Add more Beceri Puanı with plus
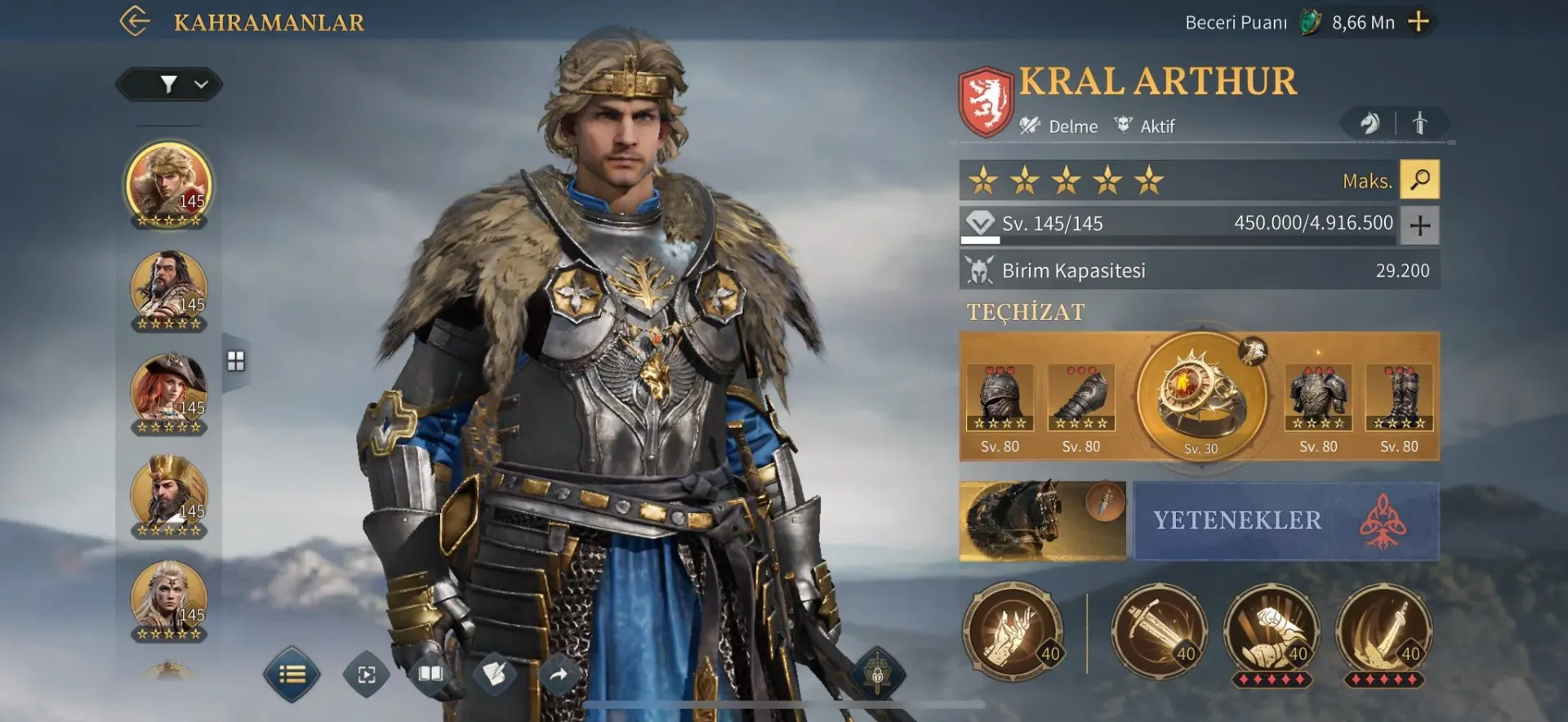 1419,22
